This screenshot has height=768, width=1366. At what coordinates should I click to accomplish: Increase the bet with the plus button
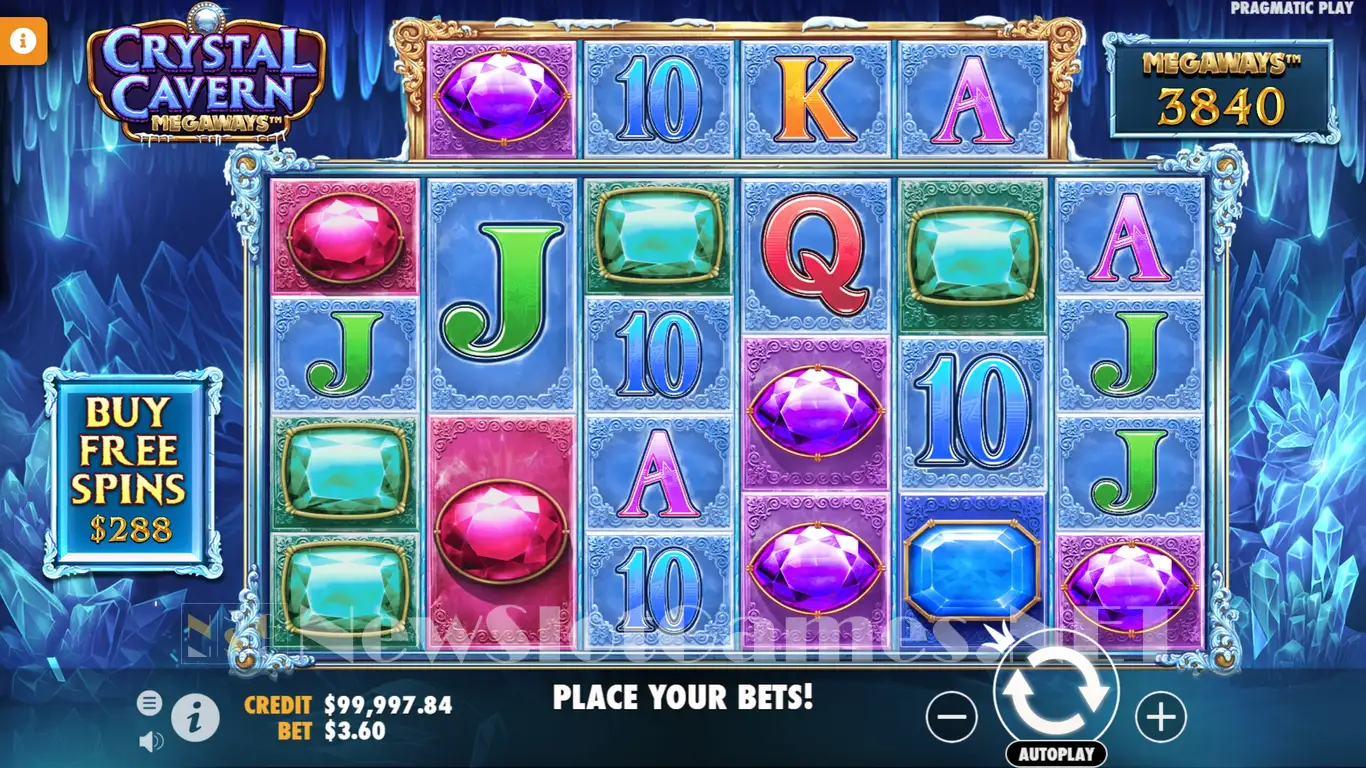click(x=1161, y=717)
